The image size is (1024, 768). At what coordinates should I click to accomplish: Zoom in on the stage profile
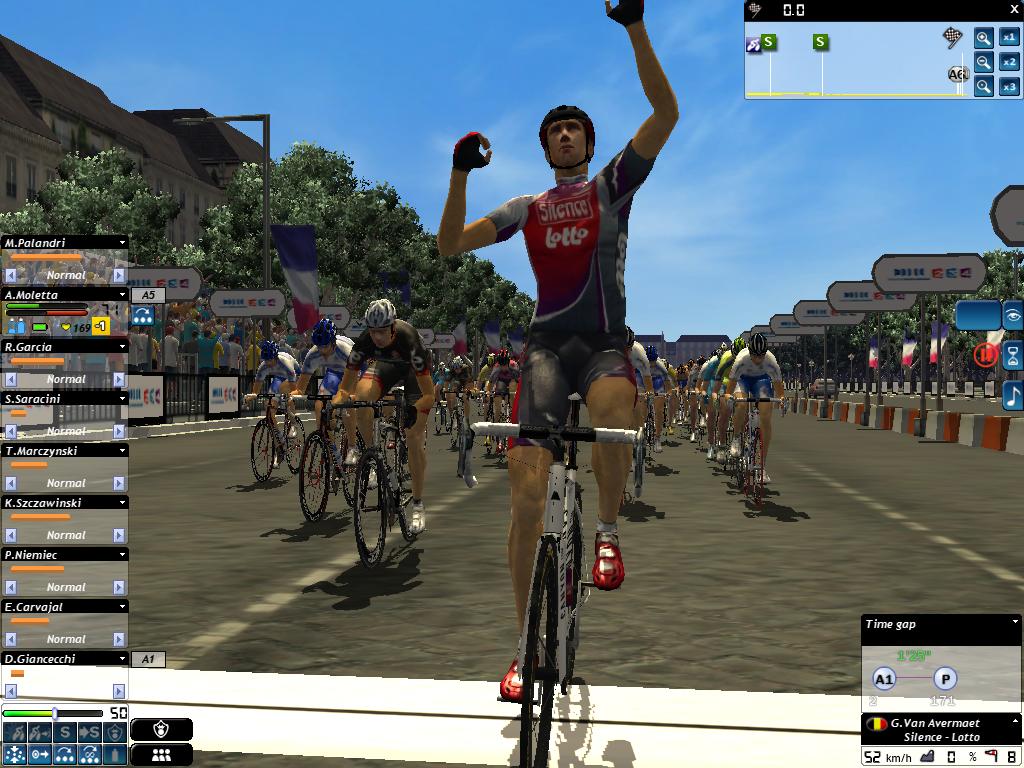(984, 38)
